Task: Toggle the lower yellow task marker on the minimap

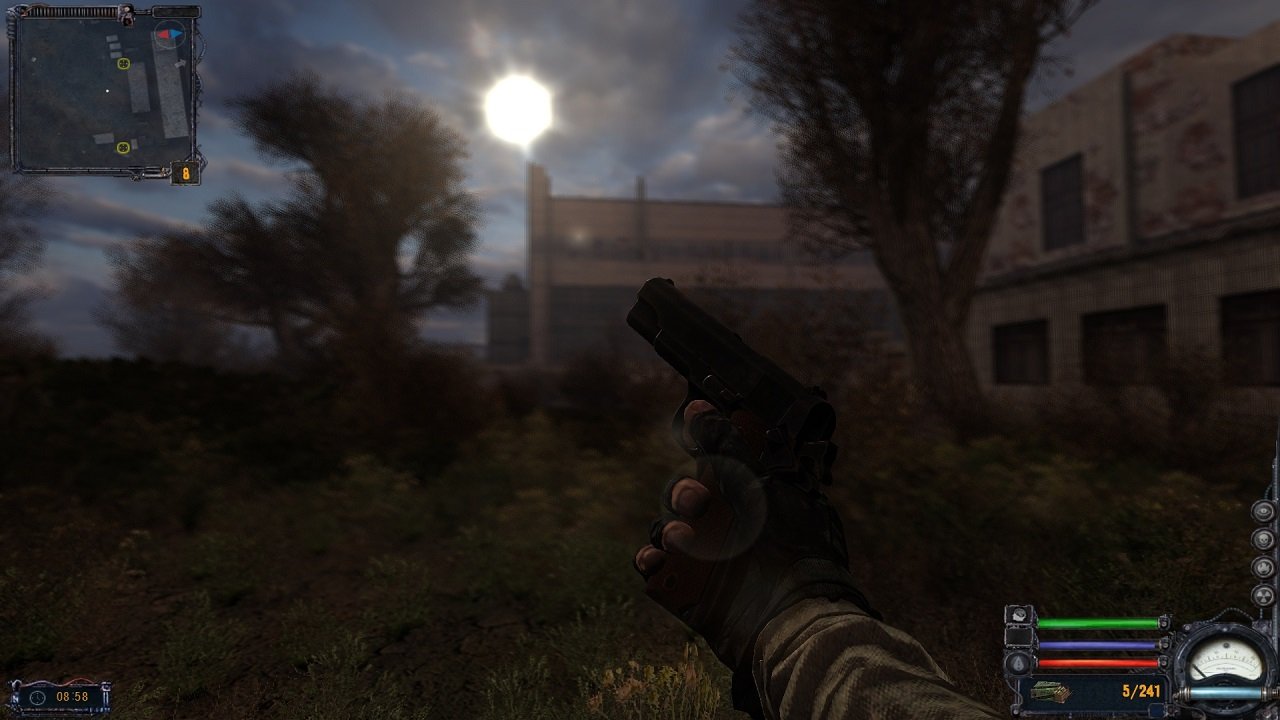Action: [x=123, y=147]
